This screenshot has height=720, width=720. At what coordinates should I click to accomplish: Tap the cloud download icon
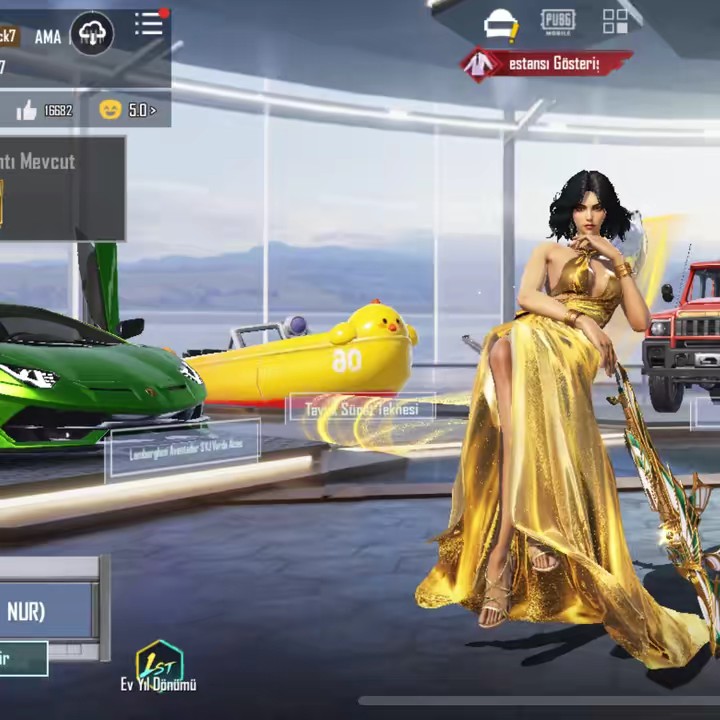click(92, 34)
